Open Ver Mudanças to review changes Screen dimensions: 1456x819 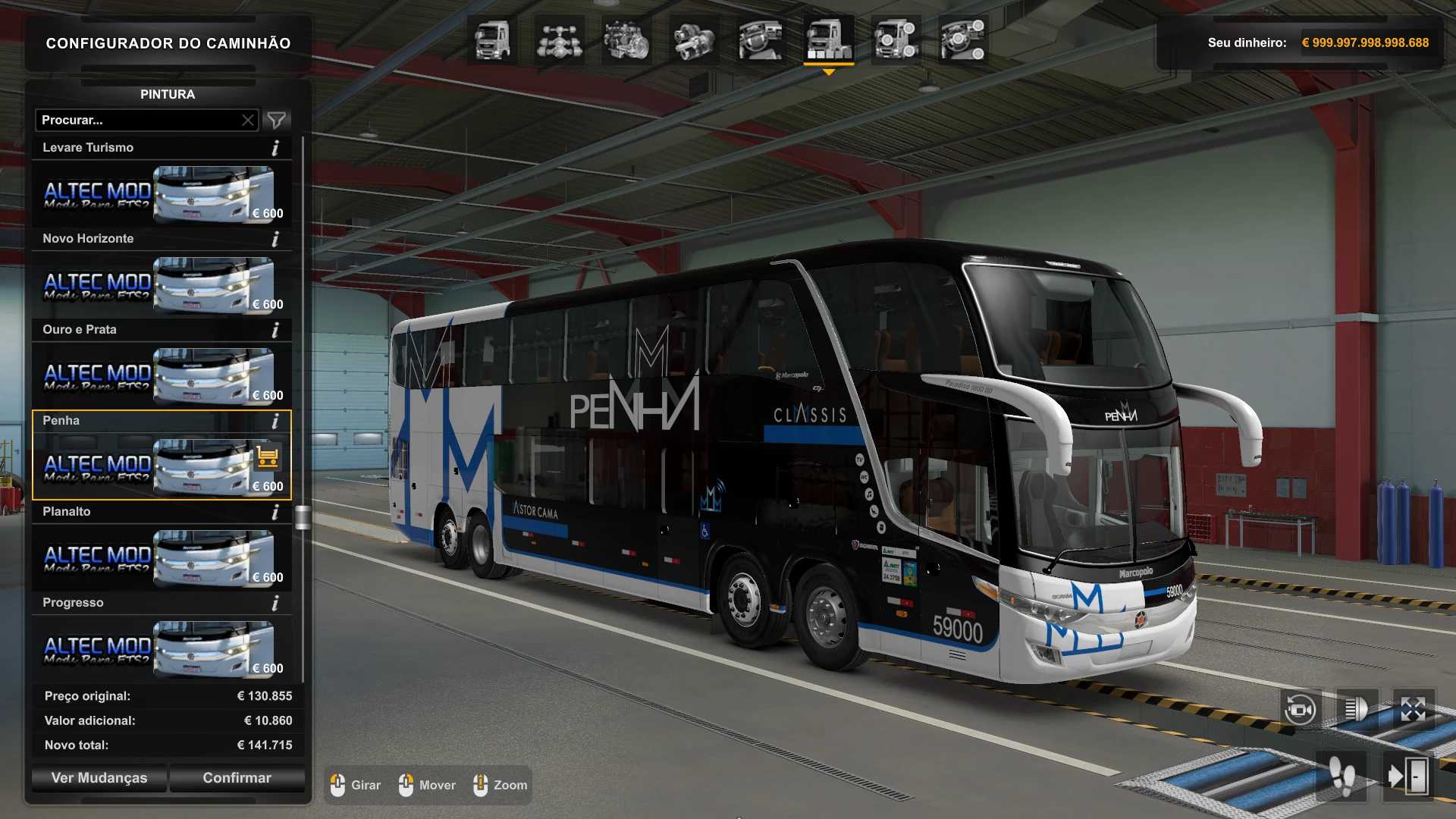coord(99,778)
